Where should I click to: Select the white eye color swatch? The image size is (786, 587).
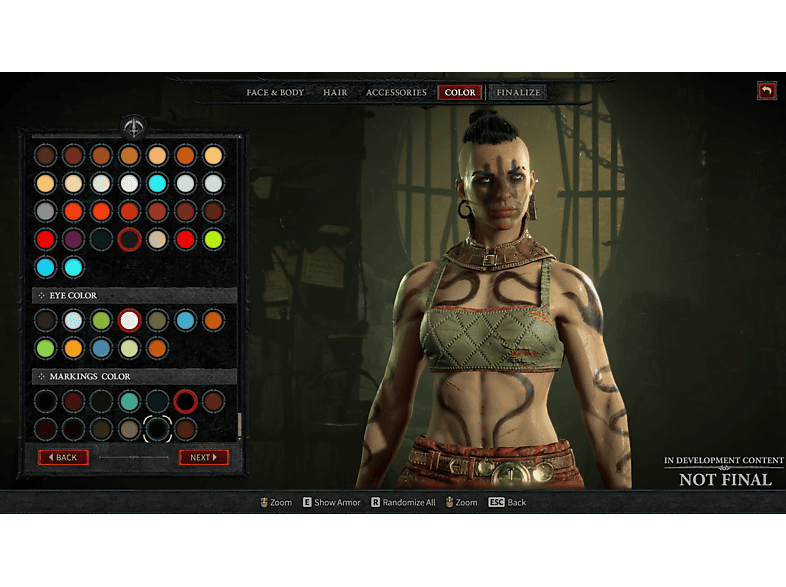(129, 320)
